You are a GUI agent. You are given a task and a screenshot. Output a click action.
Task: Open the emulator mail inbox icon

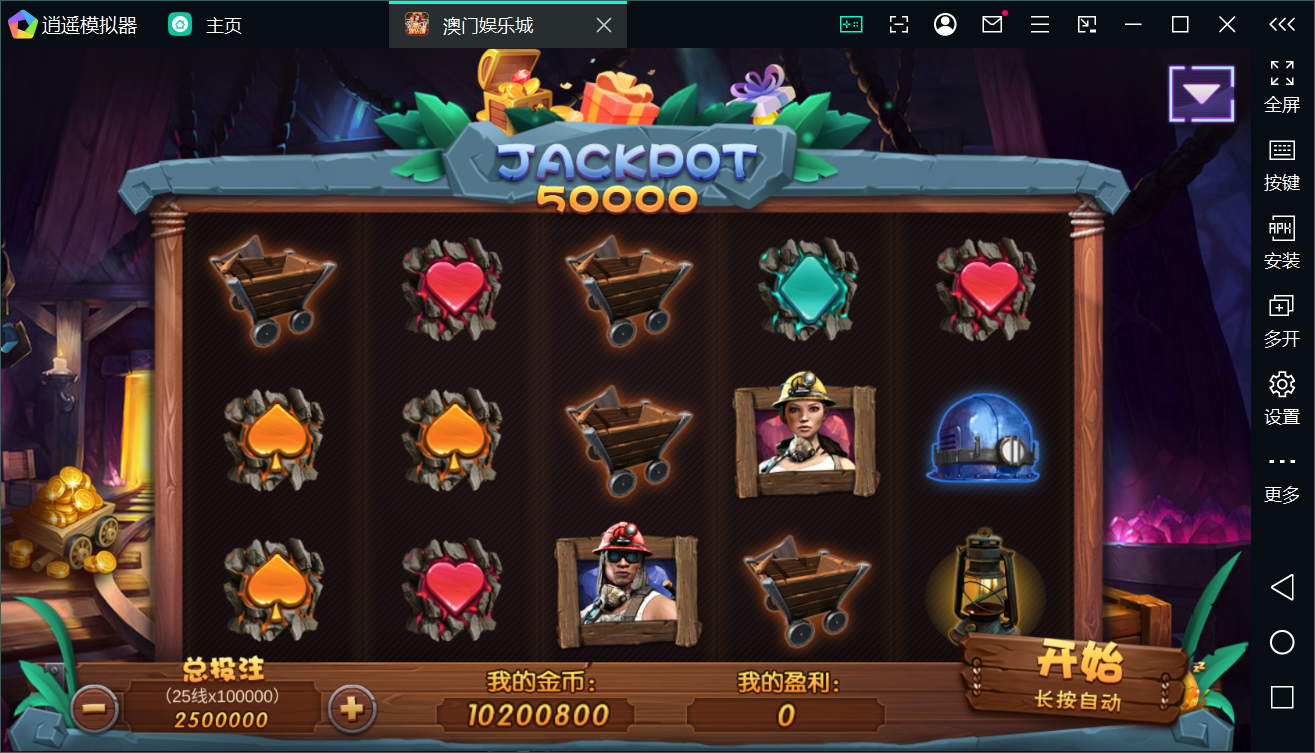pos(992,25)
